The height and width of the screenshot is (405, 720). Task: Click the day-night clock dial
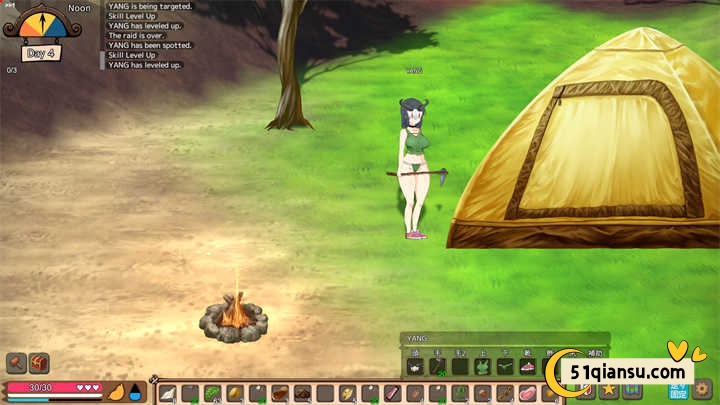click(x=40, y=25)
